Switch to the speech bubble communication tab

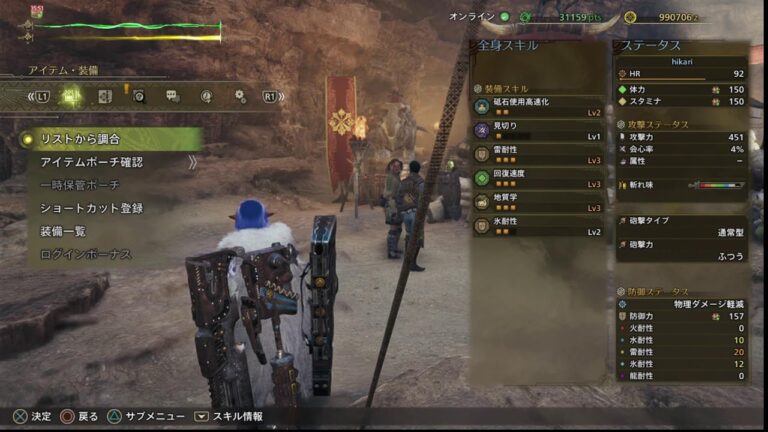tap(173, 96)
